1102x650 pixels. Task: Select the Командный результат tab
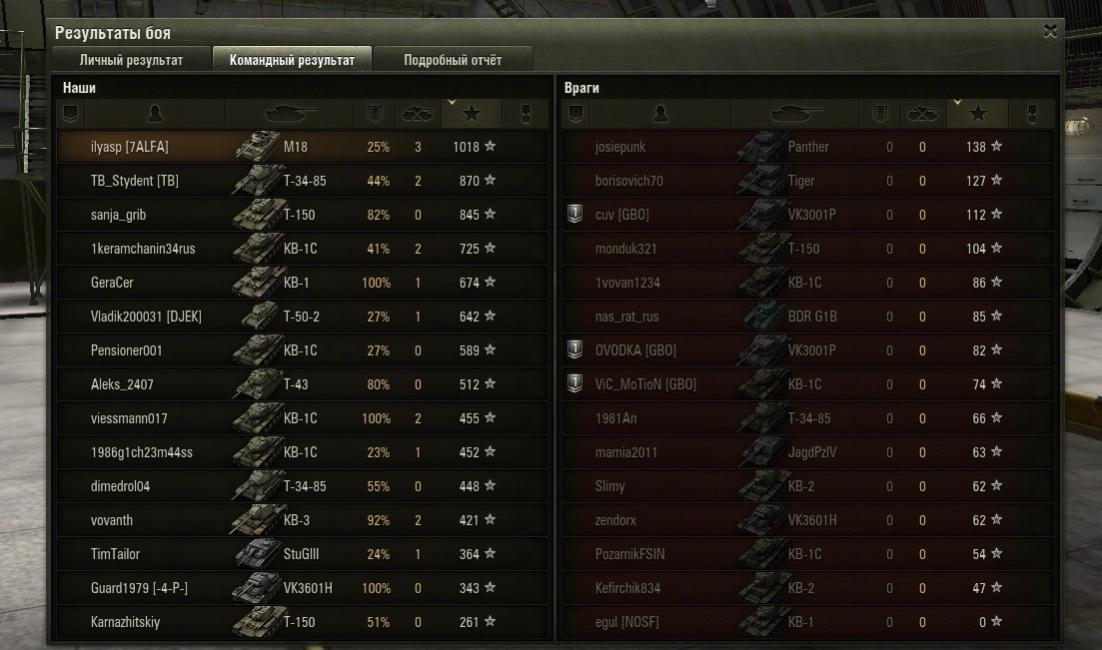(x=292, y=60)
